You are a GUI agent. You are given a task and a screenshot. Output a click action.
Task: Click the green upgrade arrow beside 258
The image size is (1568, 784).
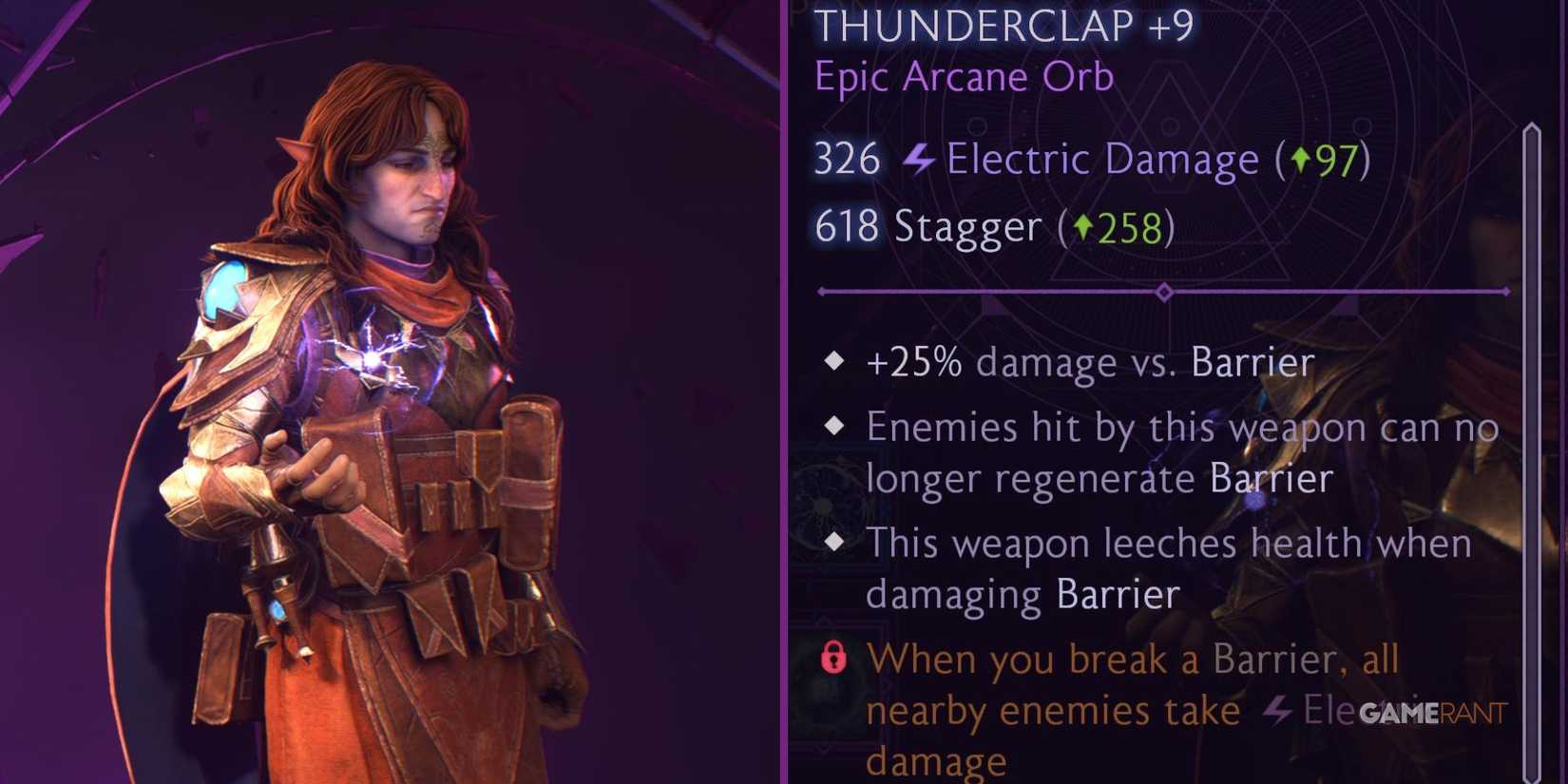[1085, 227]
